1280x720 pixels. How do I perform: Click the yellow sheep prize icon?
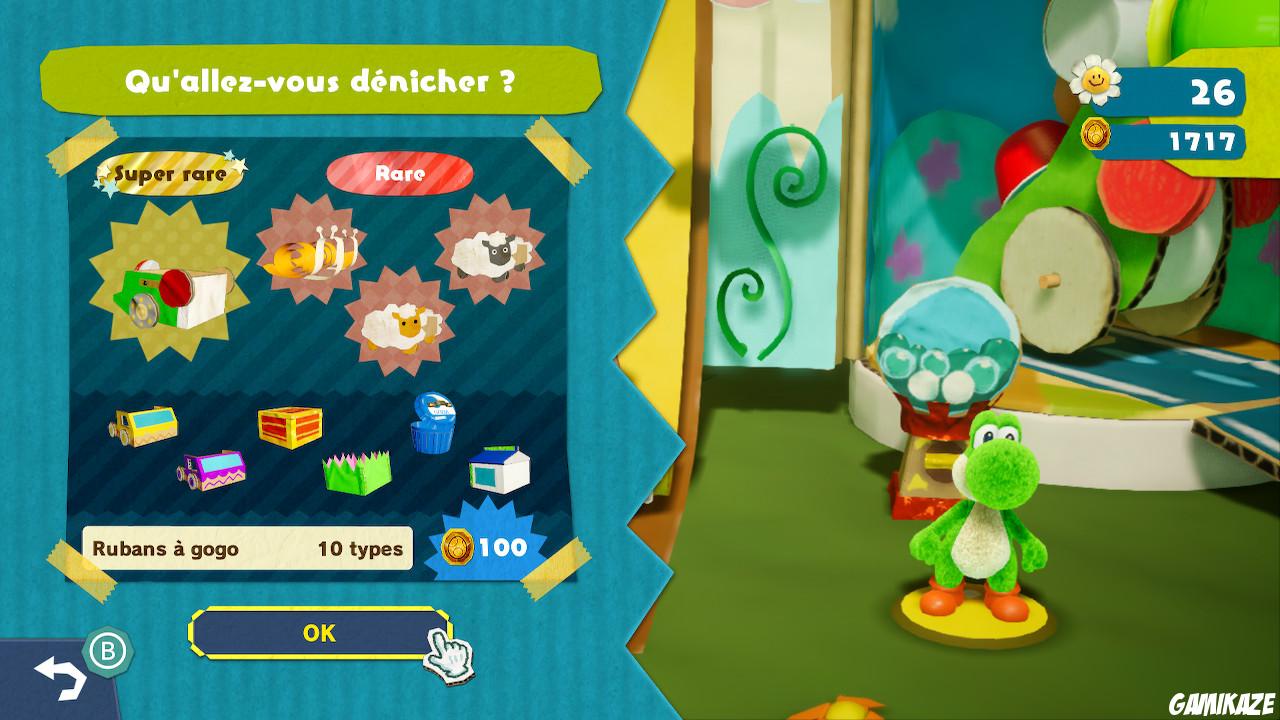pos(395,325)
